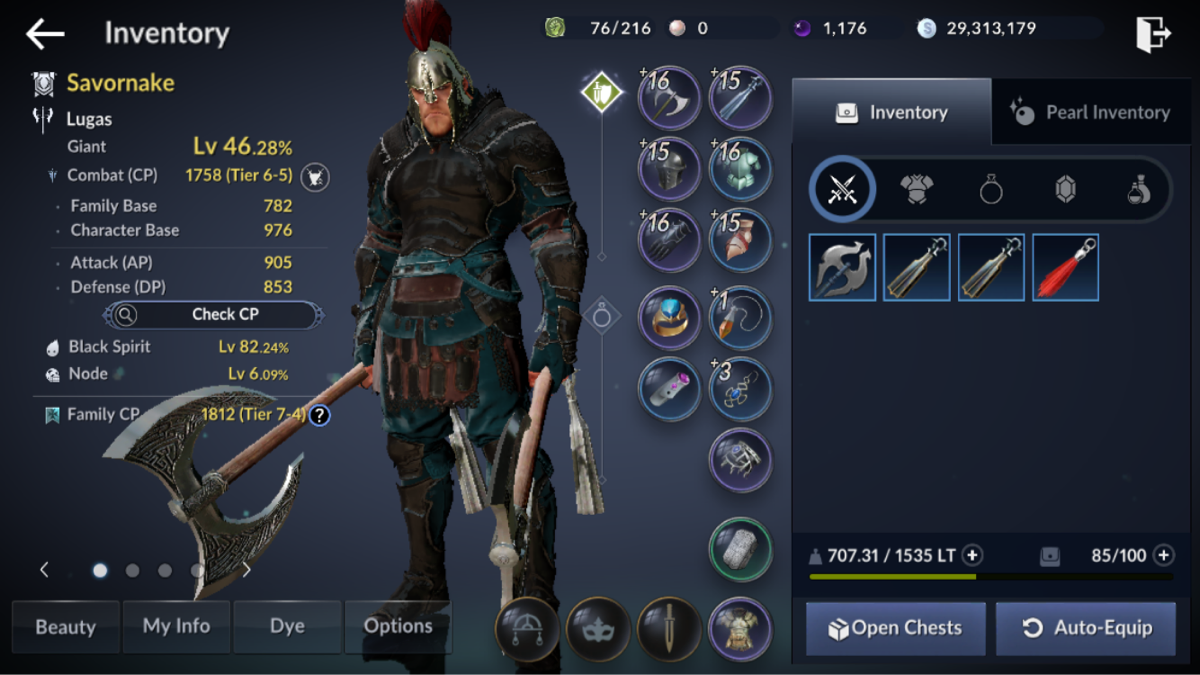The image size is (1200, 675).
Task: Filter inventory by ring accessories
Action: 991,188
